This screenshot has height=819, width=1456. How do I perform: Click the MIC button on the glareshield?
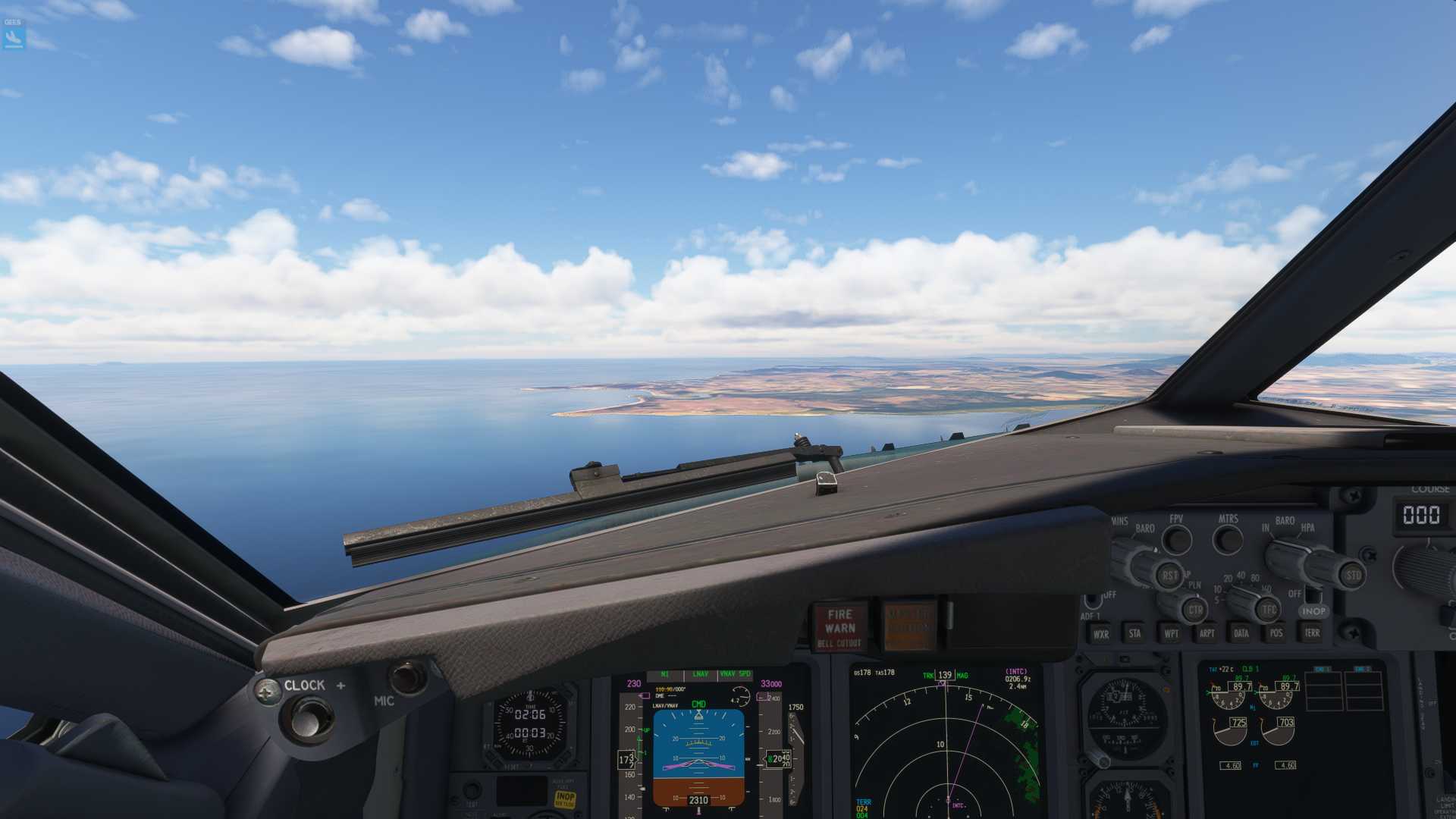408,676
